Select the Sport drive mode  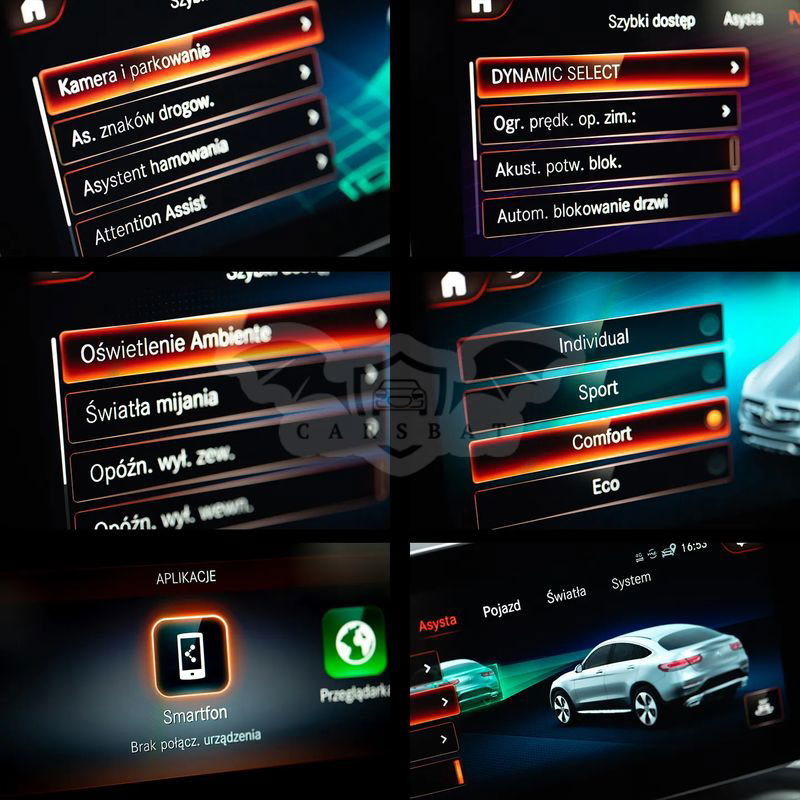(x=598, y=389)
